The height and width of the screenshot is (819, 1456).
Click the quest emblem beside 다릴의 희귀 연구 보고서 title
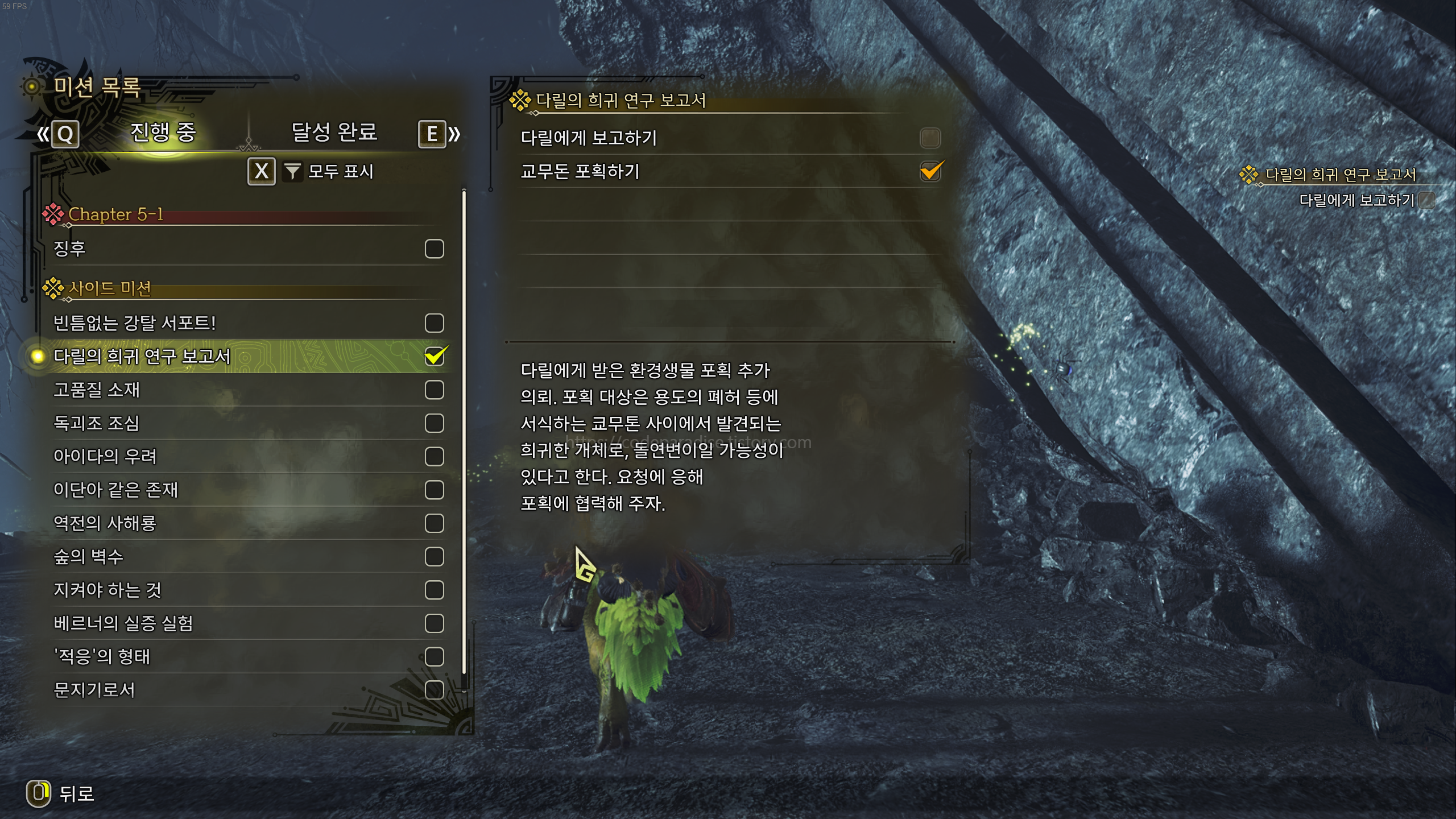522,101
